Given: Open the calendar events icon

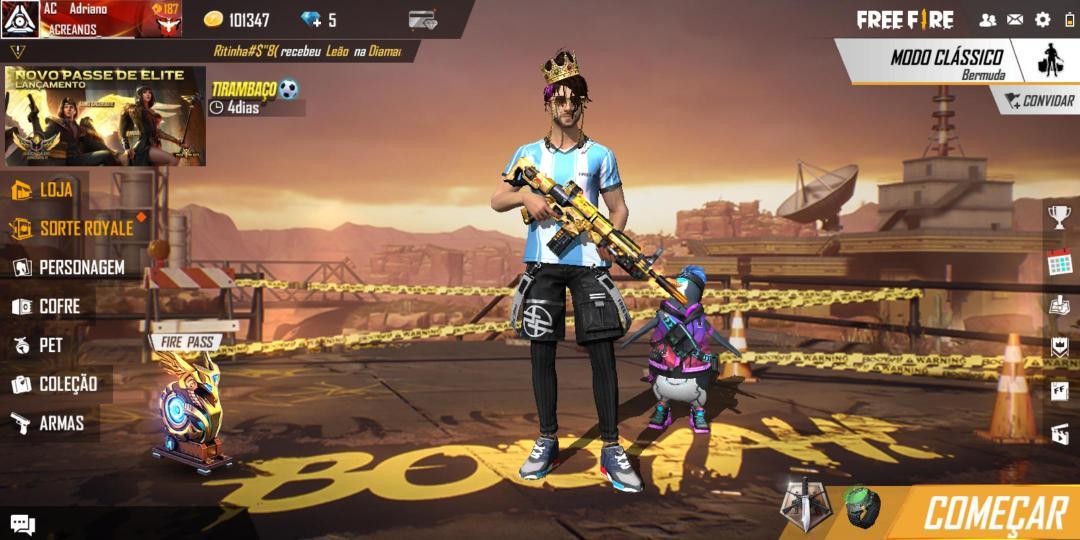Looking at the screenshot, I should (1059, 263).
